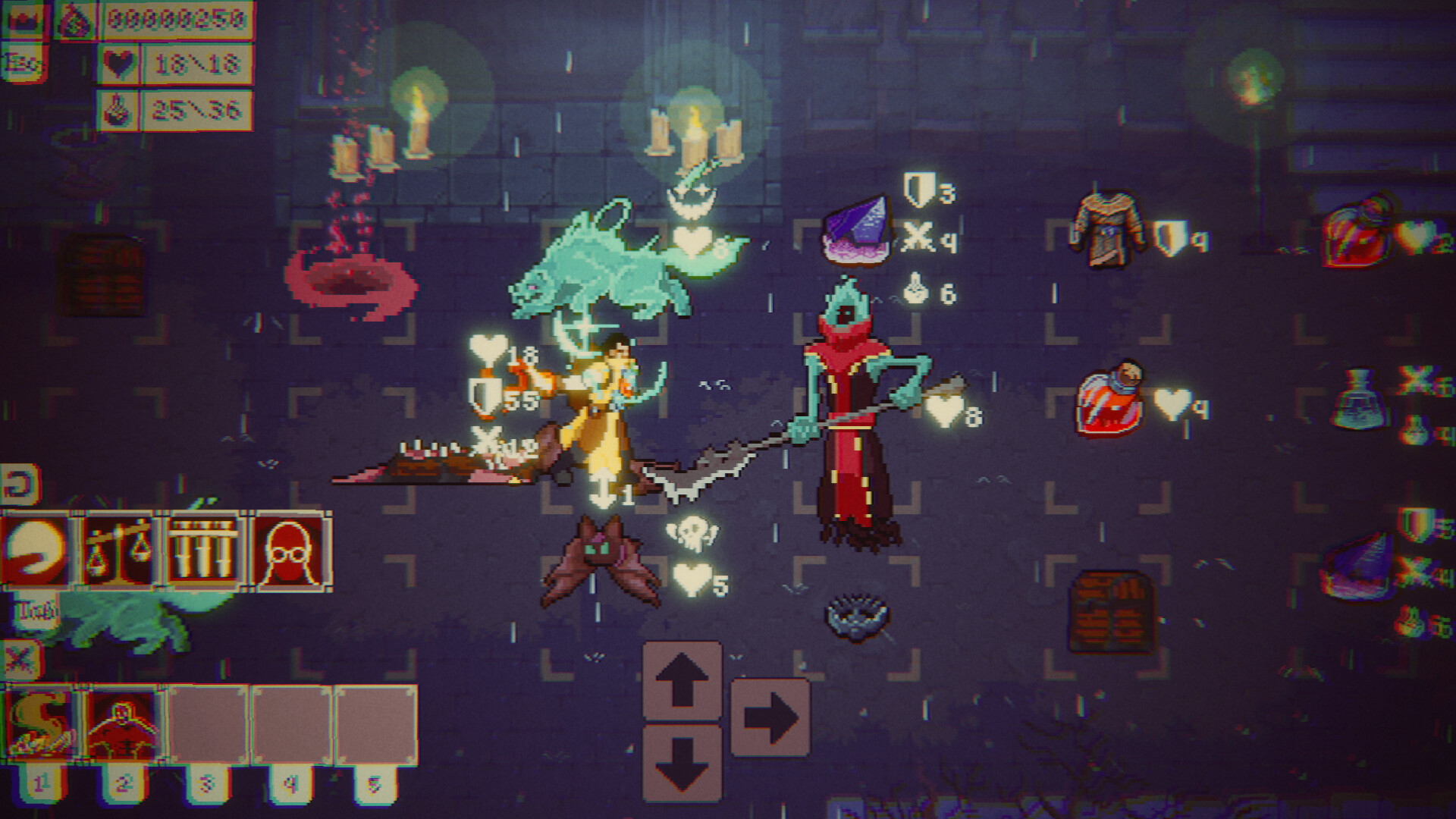
Task: Use the masked face with glasses ability
Action: 289,551
